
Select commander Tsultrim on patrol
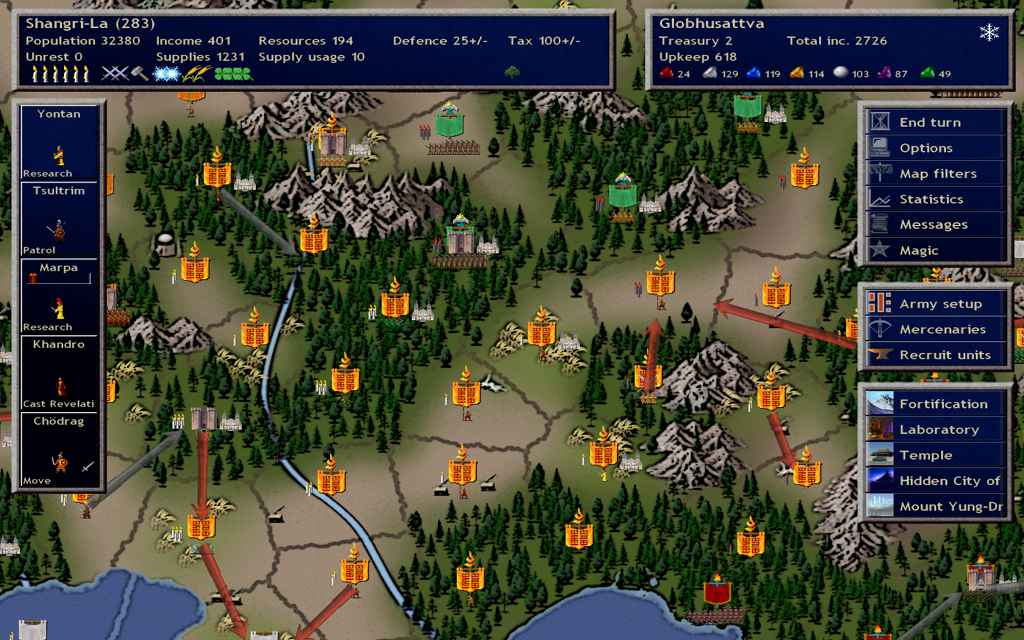point(59,220)
